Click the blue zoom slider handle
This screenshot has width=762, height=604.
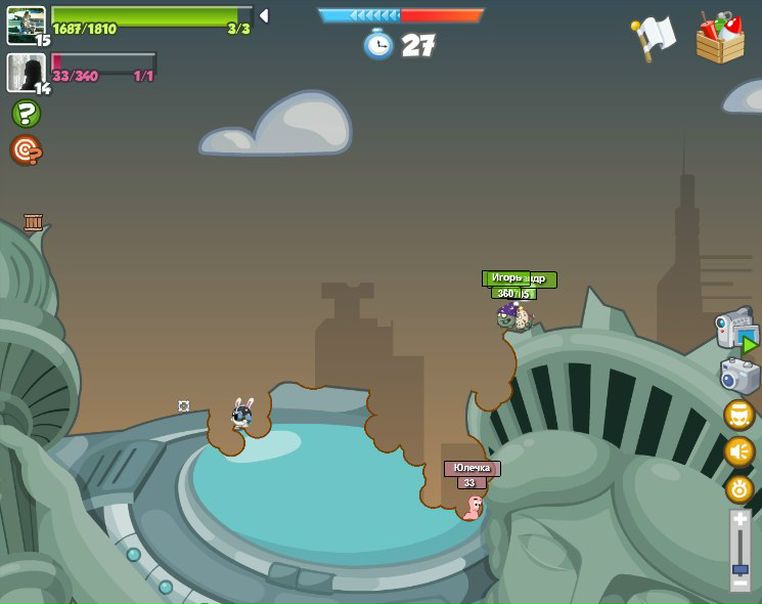pos(740,569)
